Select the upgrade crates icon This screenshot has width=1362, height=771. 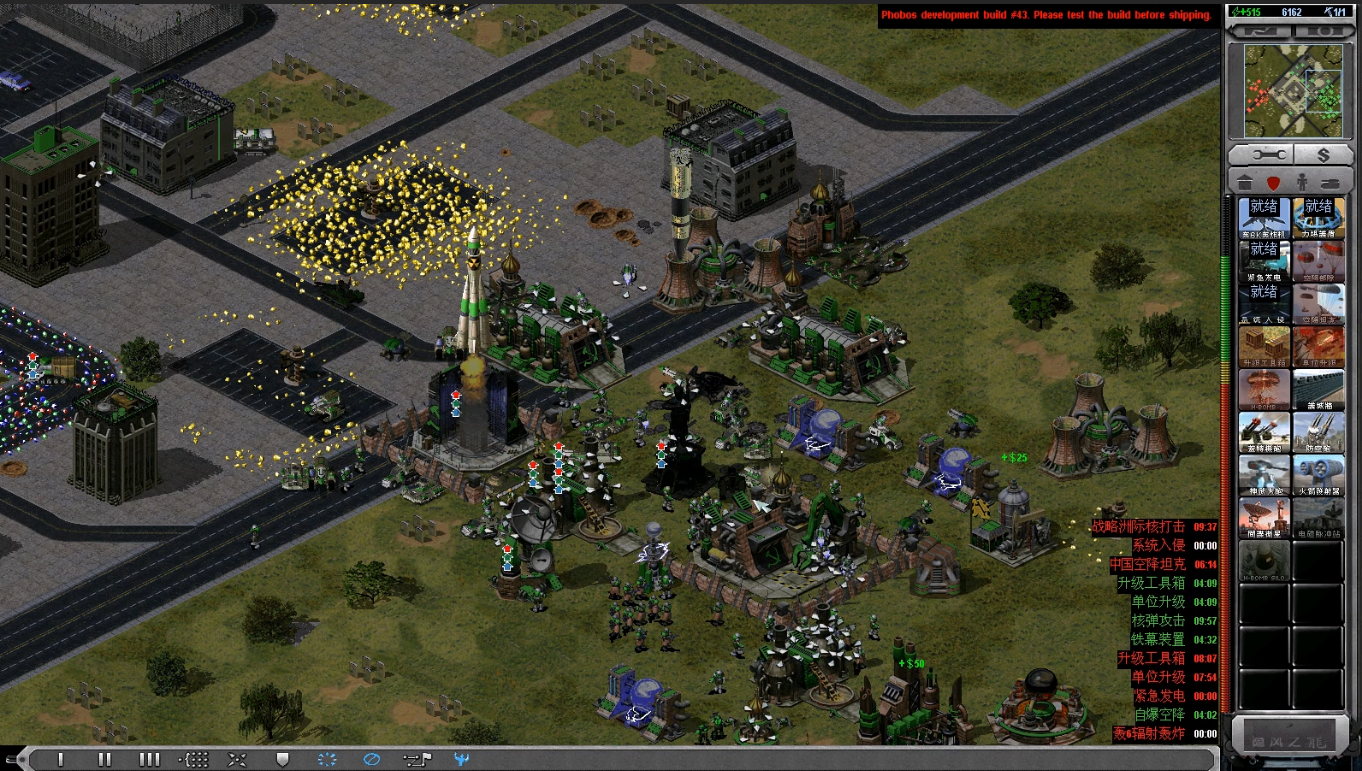coord(1264,346)
